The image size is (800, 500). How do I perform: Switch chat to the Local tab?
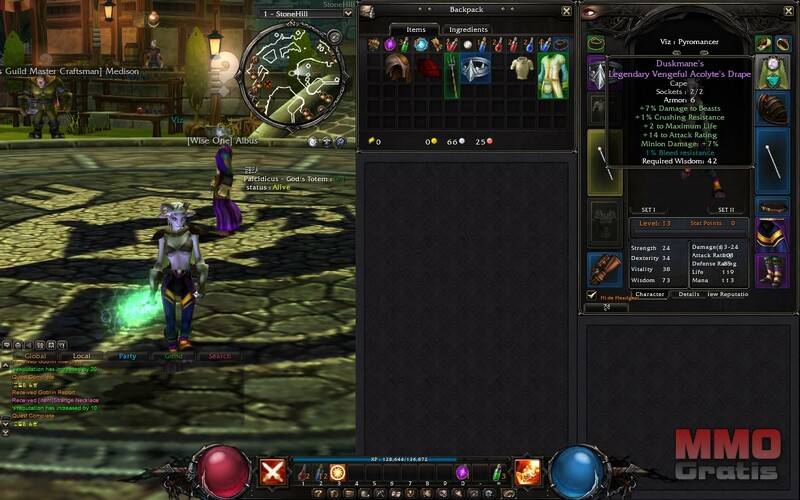[81, 356]
